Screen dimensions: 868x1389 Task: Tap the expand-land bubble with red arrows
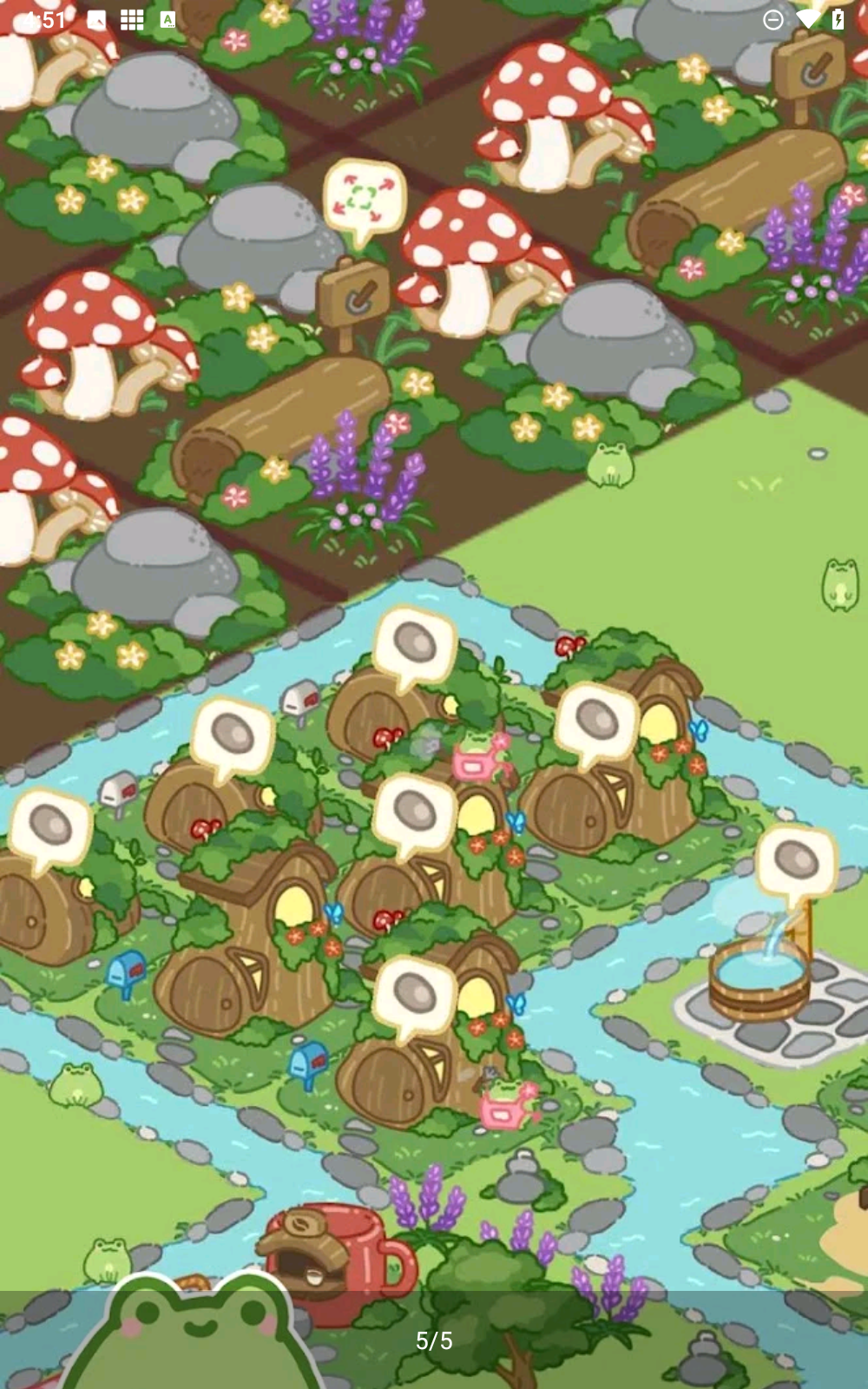(x=364, y=197)
